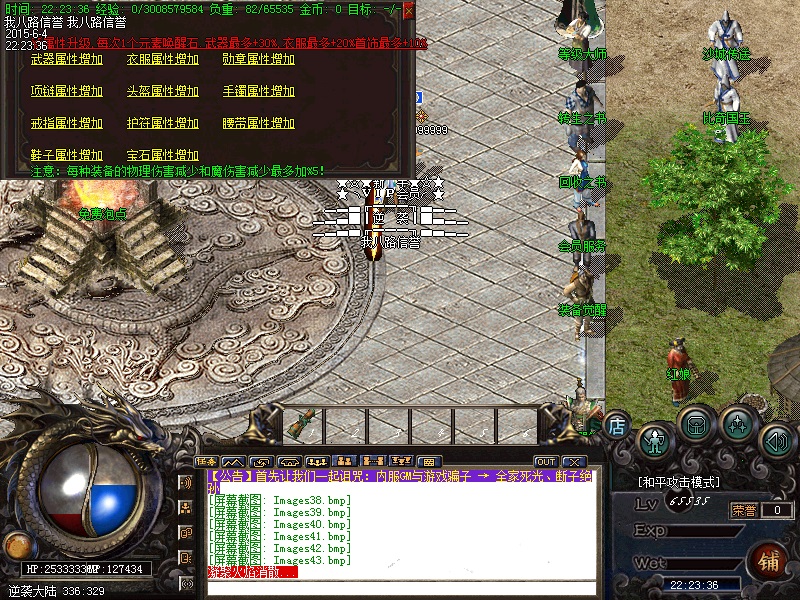Select 护符属性增加 amulet upgrade
The height and width of the screenshot is (600, 800).
[163, 123]
